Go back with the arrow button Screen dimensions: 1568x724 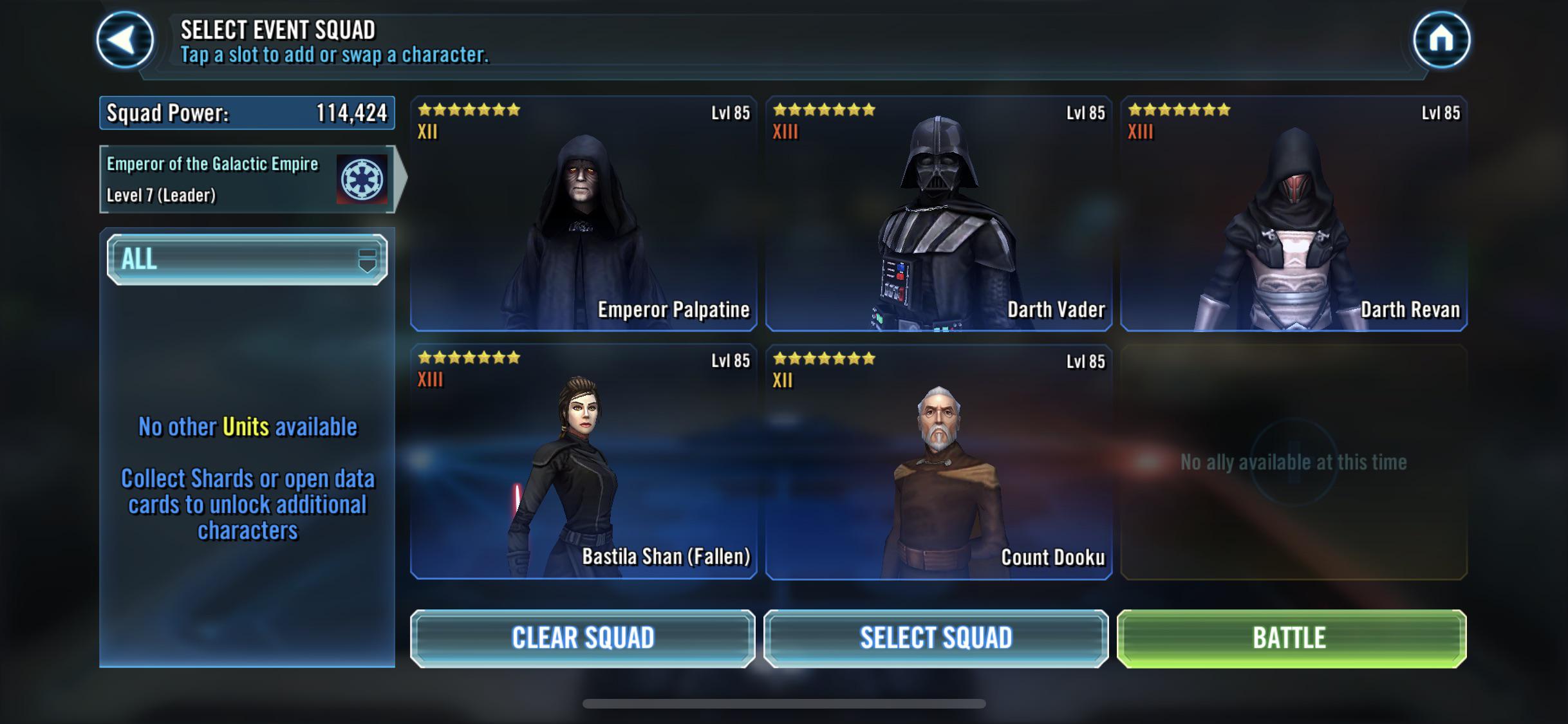[x=125, y=40]
